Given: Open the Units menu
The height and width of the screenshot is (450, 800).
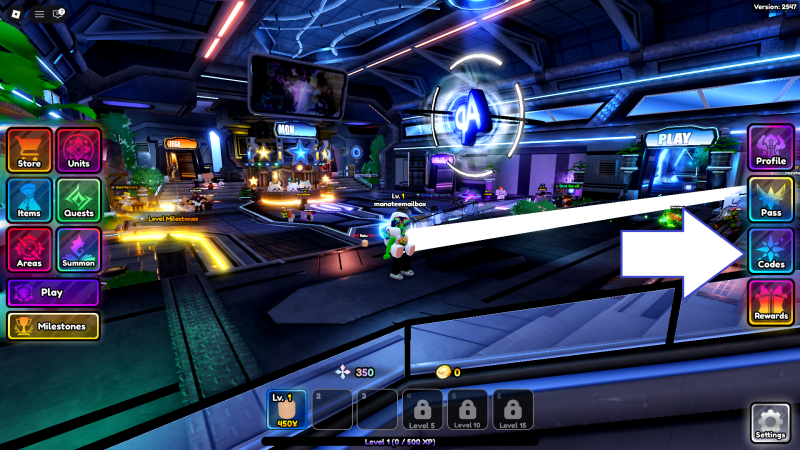Looking at the screenshot, I should [78, 151].
